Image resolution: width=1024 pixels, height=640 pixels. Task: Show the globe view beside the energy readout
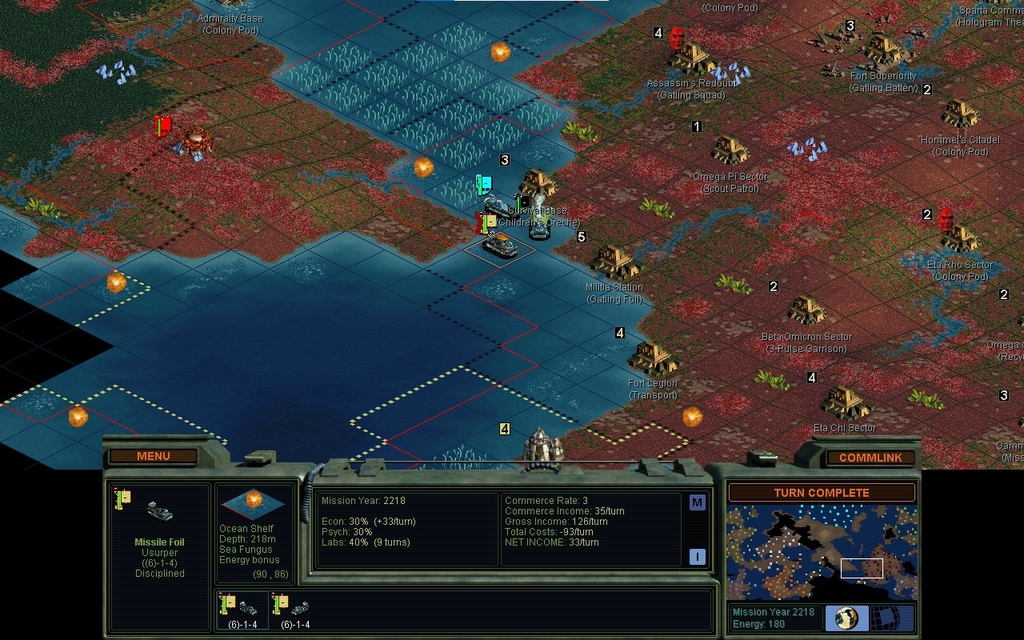846,618
